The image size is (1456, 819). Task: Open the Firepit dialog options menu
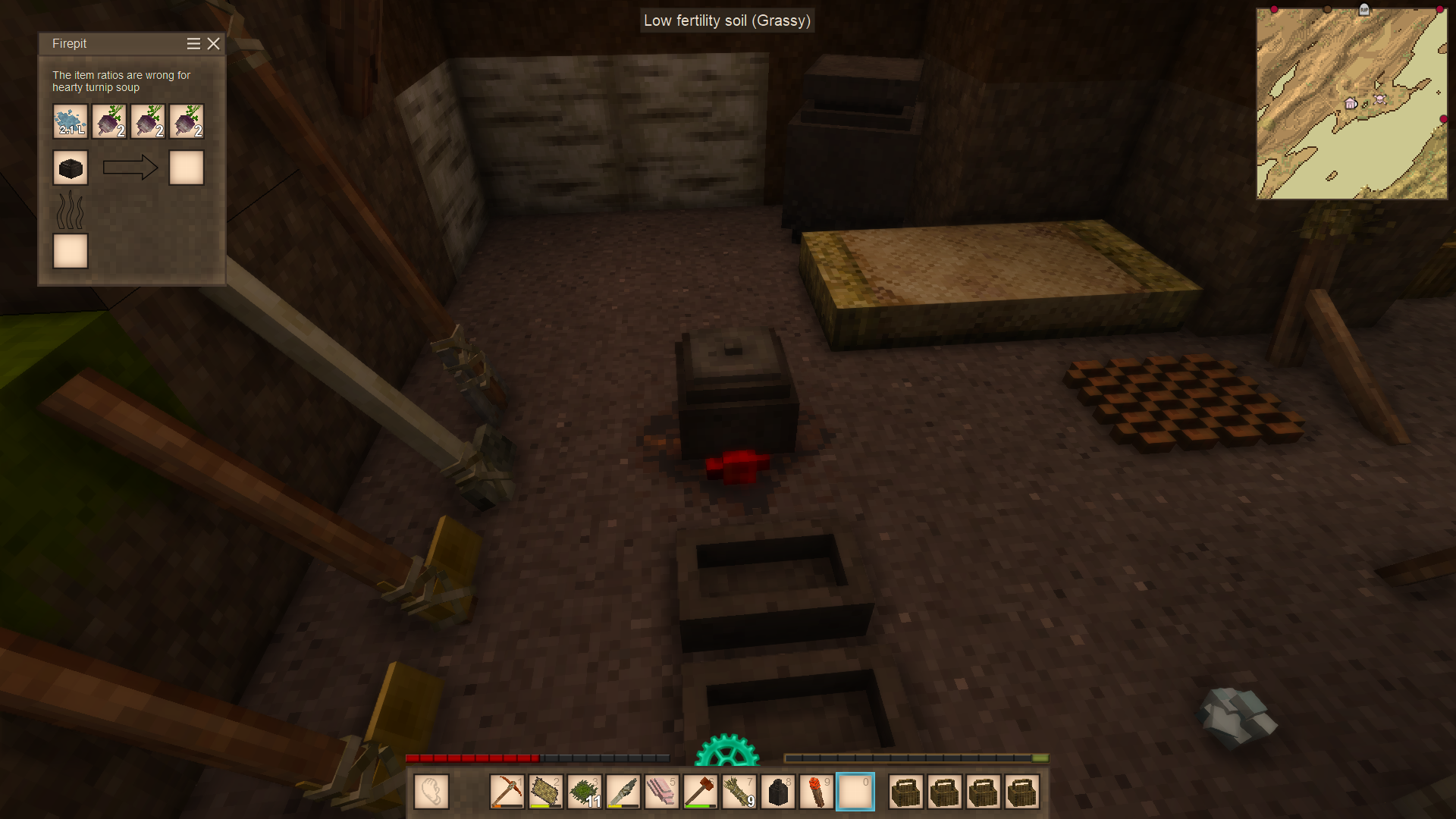click(193, 44)
